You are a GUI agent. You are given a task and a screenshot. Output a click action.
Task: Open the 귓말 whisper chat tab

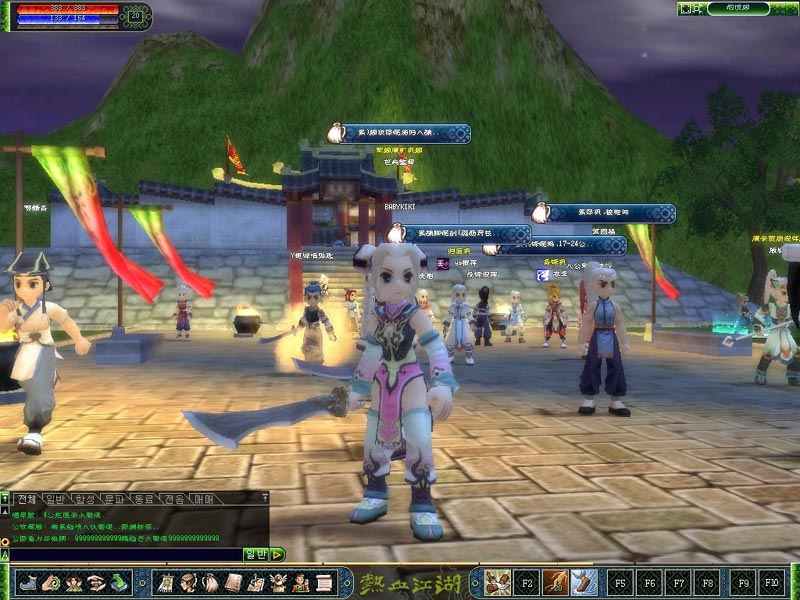point(175,498)
